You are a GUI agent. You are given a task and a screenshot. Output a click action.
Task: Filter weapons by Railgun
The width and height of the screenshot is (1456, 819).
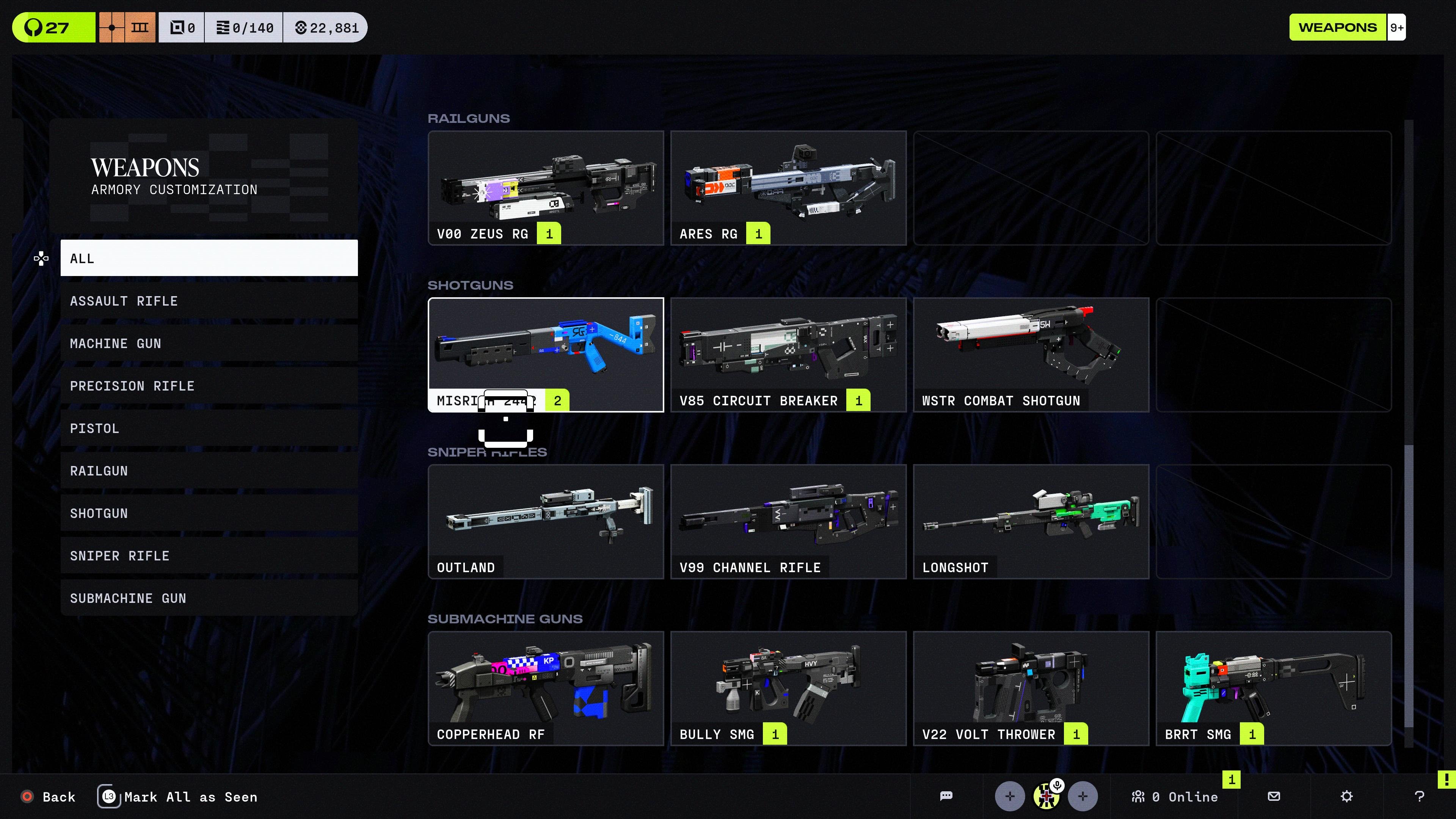point(209,471)
